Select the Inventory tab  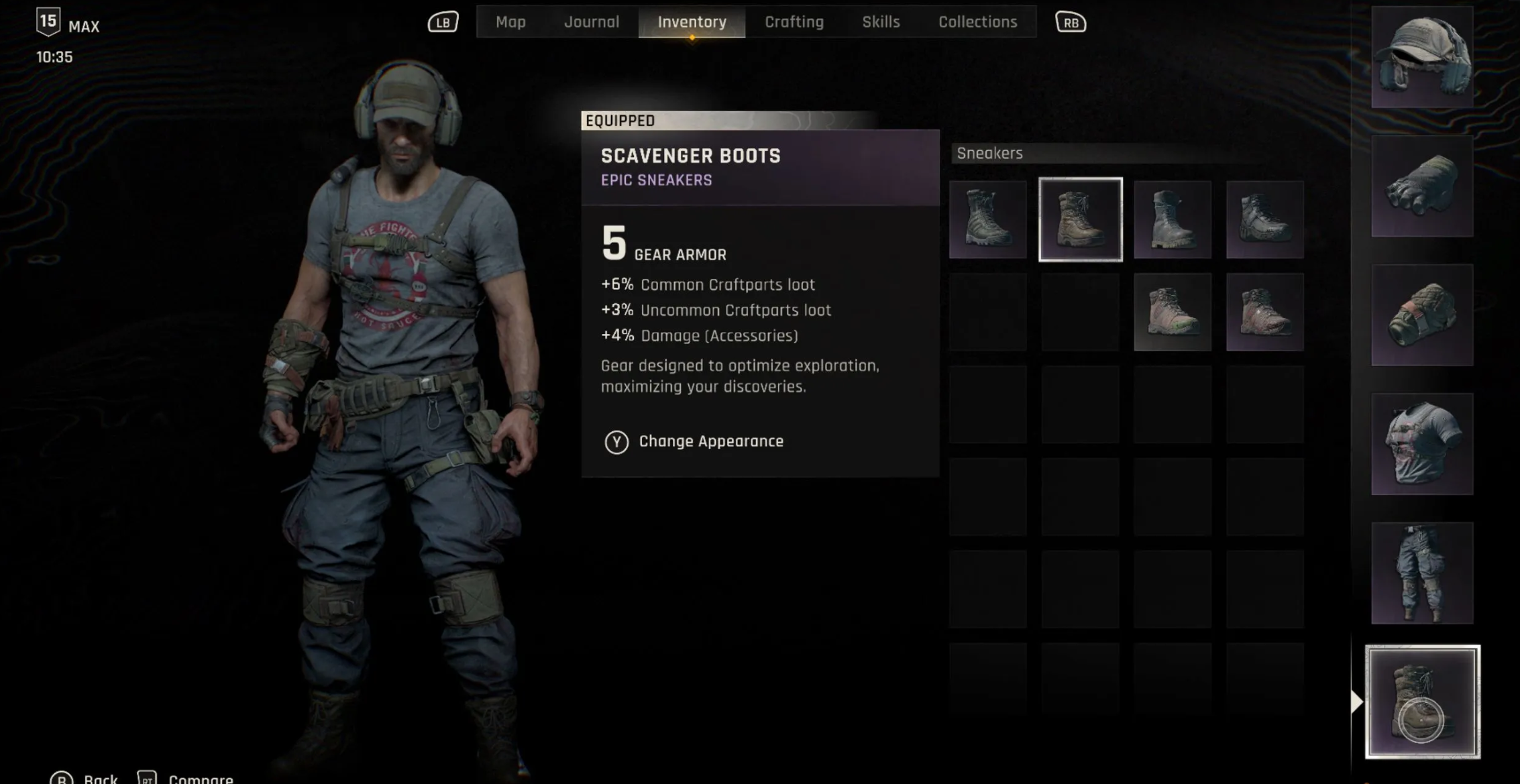click(692, 22)
